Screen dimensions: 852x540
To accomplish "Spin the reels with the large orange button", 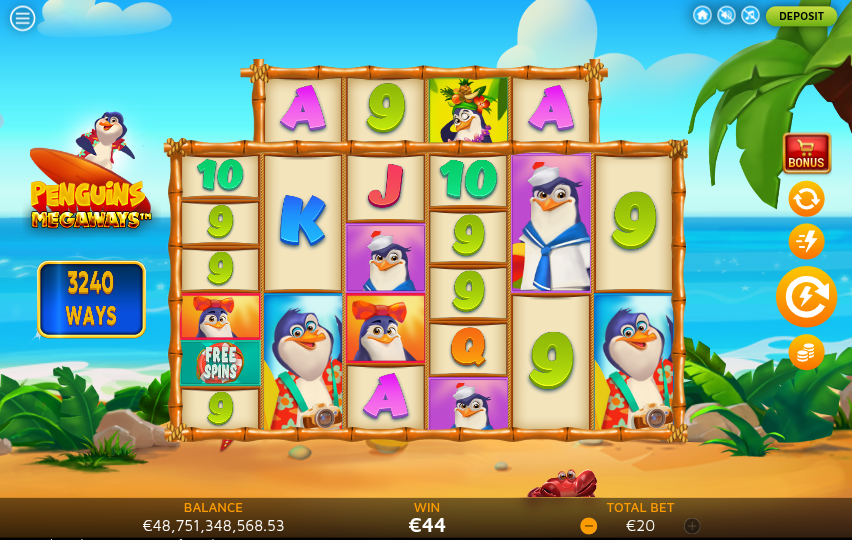I will coord(806,297).
